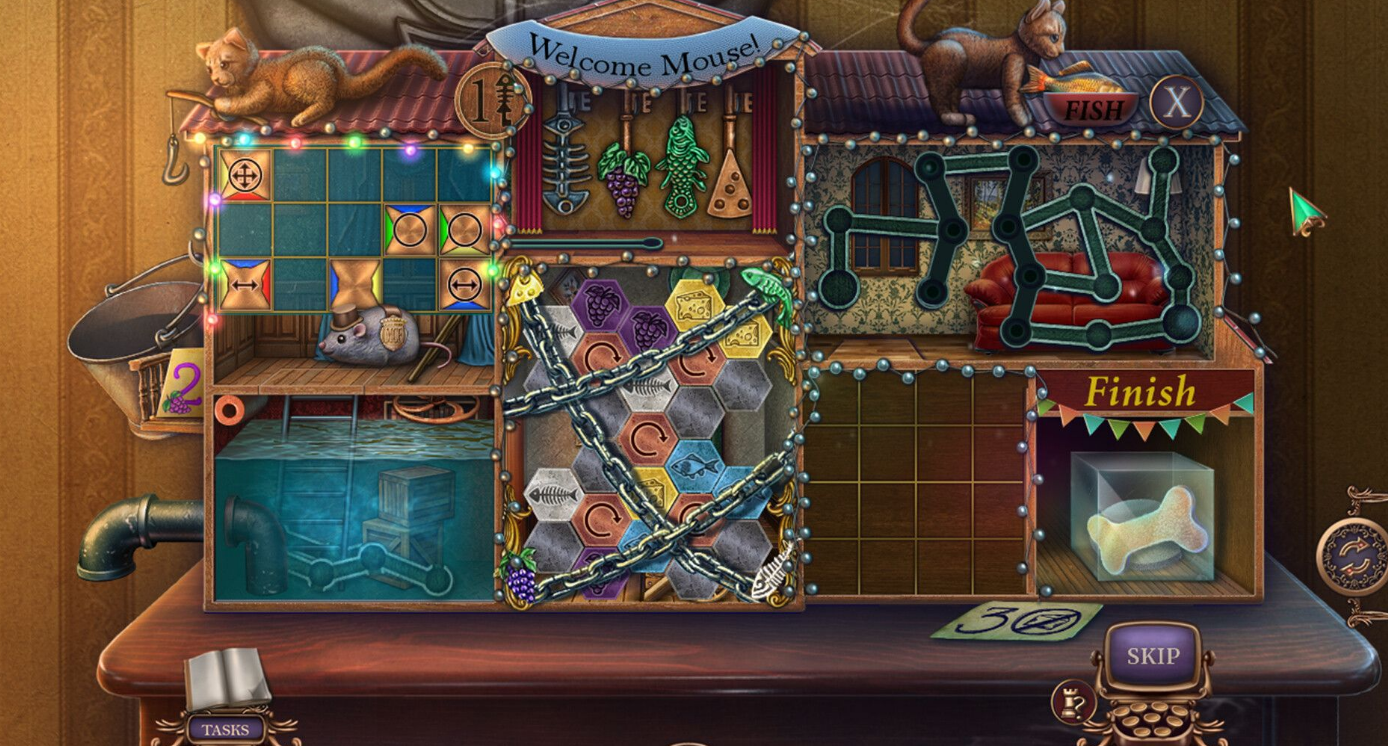Select the circled double-arrow tile
Viewport: 1388px width, 746px height.
point(465,284)
